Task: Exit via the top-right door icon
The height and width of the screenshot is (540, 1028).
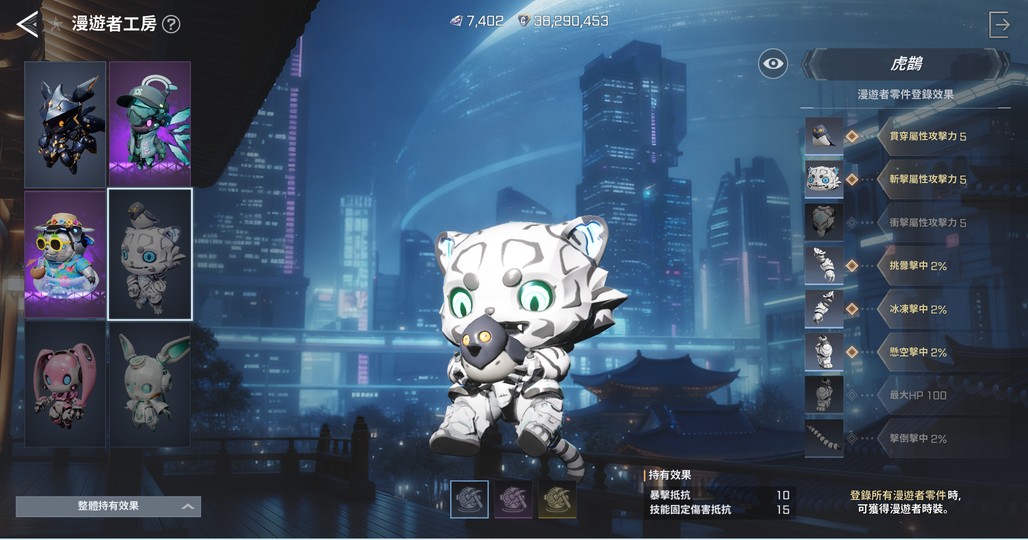Action: tap(999, 25)
